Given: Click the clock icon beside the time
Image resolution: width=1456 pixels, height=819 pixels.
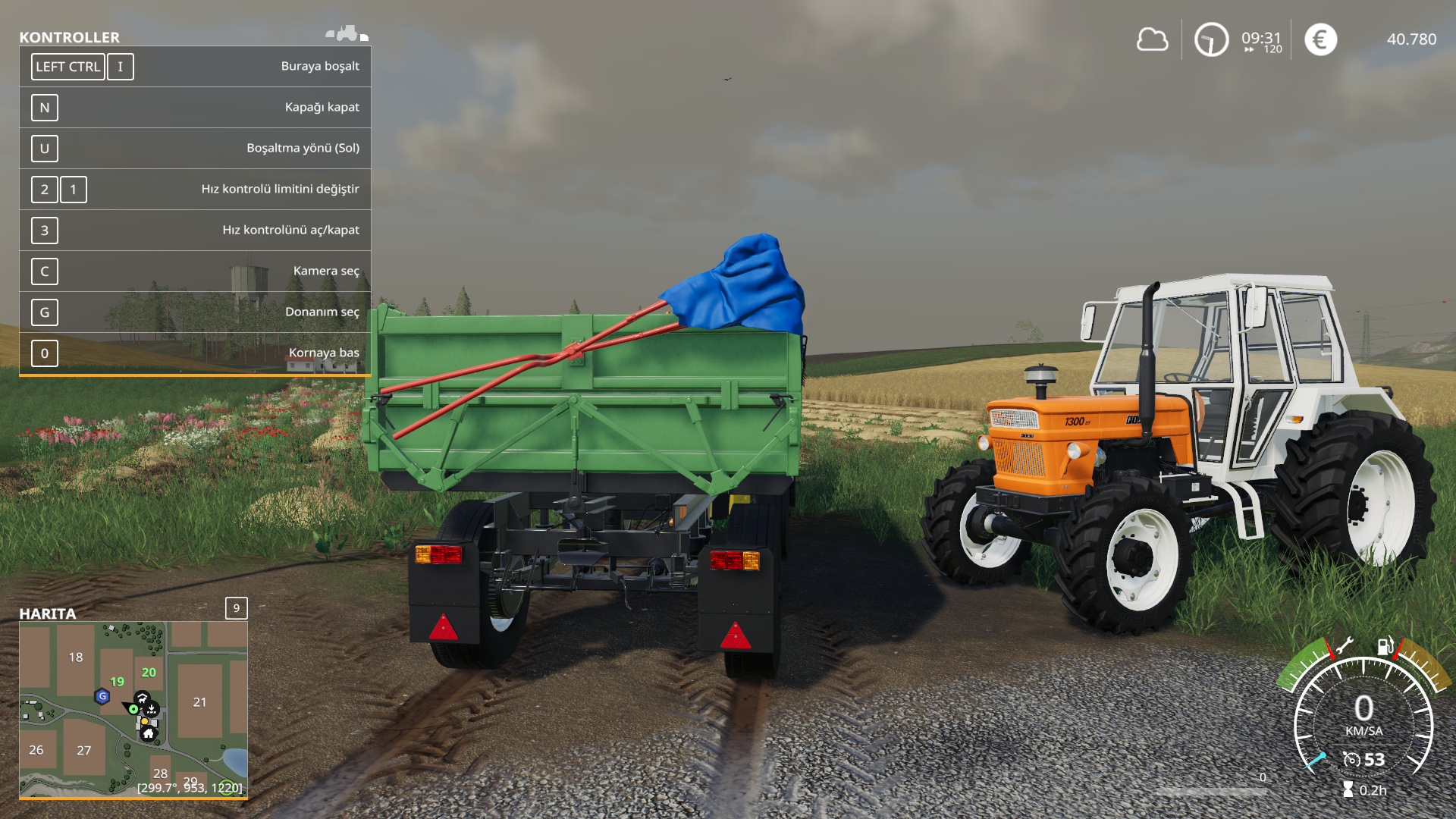Looking at the screenshot, I should [x=1211, y=39].
